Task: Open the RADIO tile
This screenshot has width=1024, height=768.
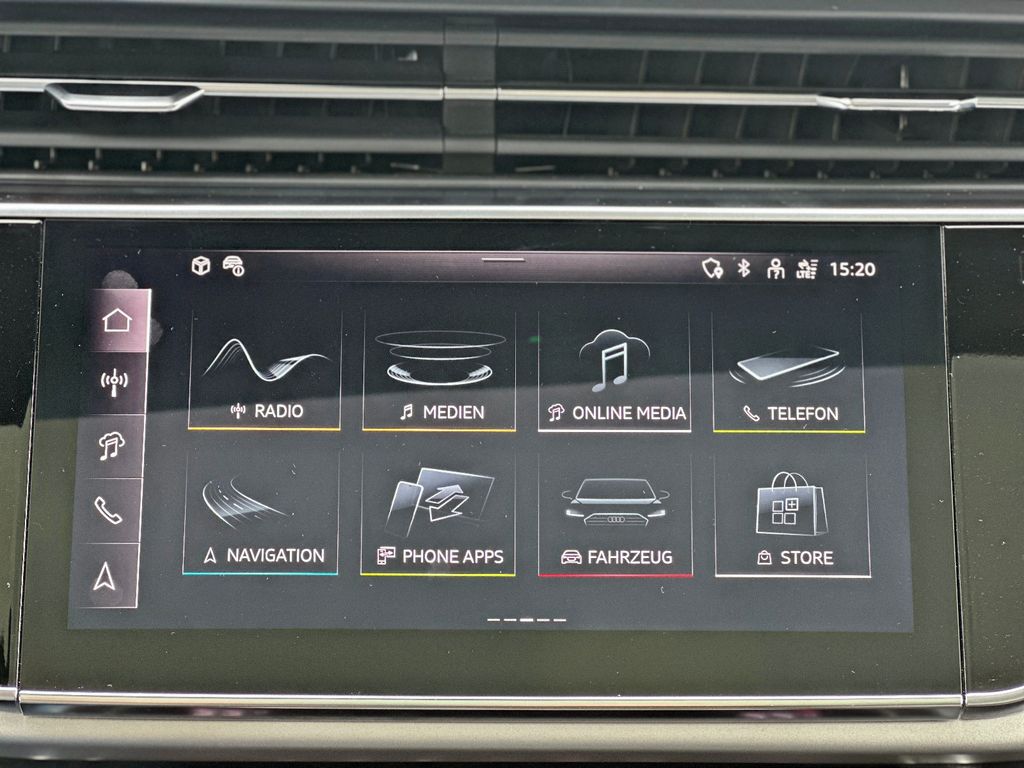Action: (265, 370)
